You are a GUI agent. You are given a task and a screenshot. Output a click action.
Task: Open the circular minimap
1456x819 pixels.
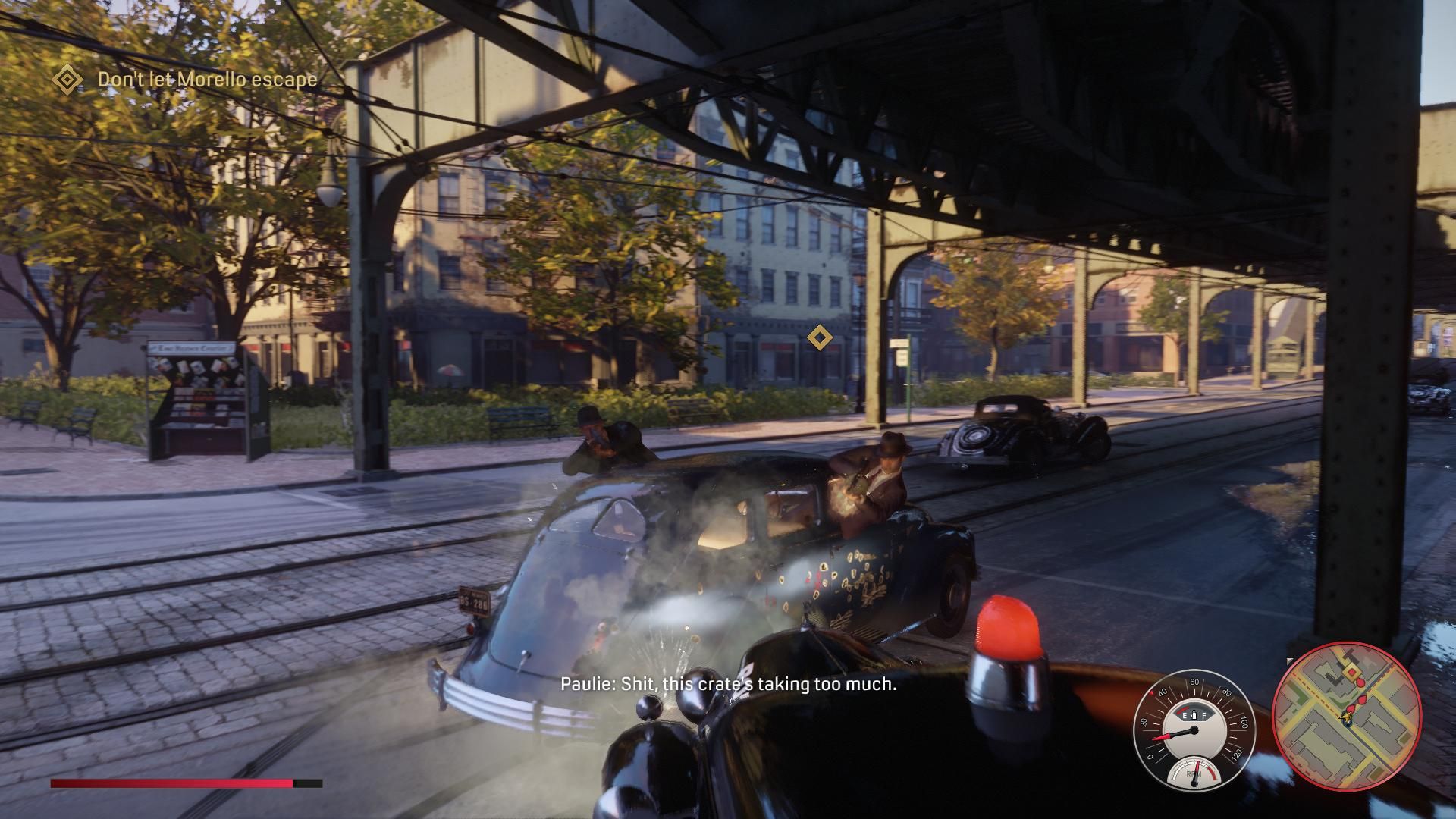pyautogui.click(x=1346, y=716)
